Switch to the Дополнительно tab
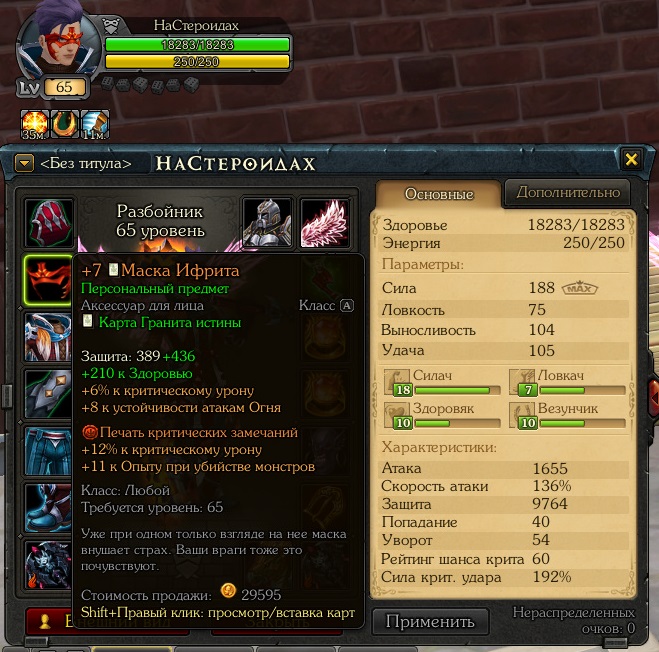This screenshot has height=652, width=659. [567, 192]
